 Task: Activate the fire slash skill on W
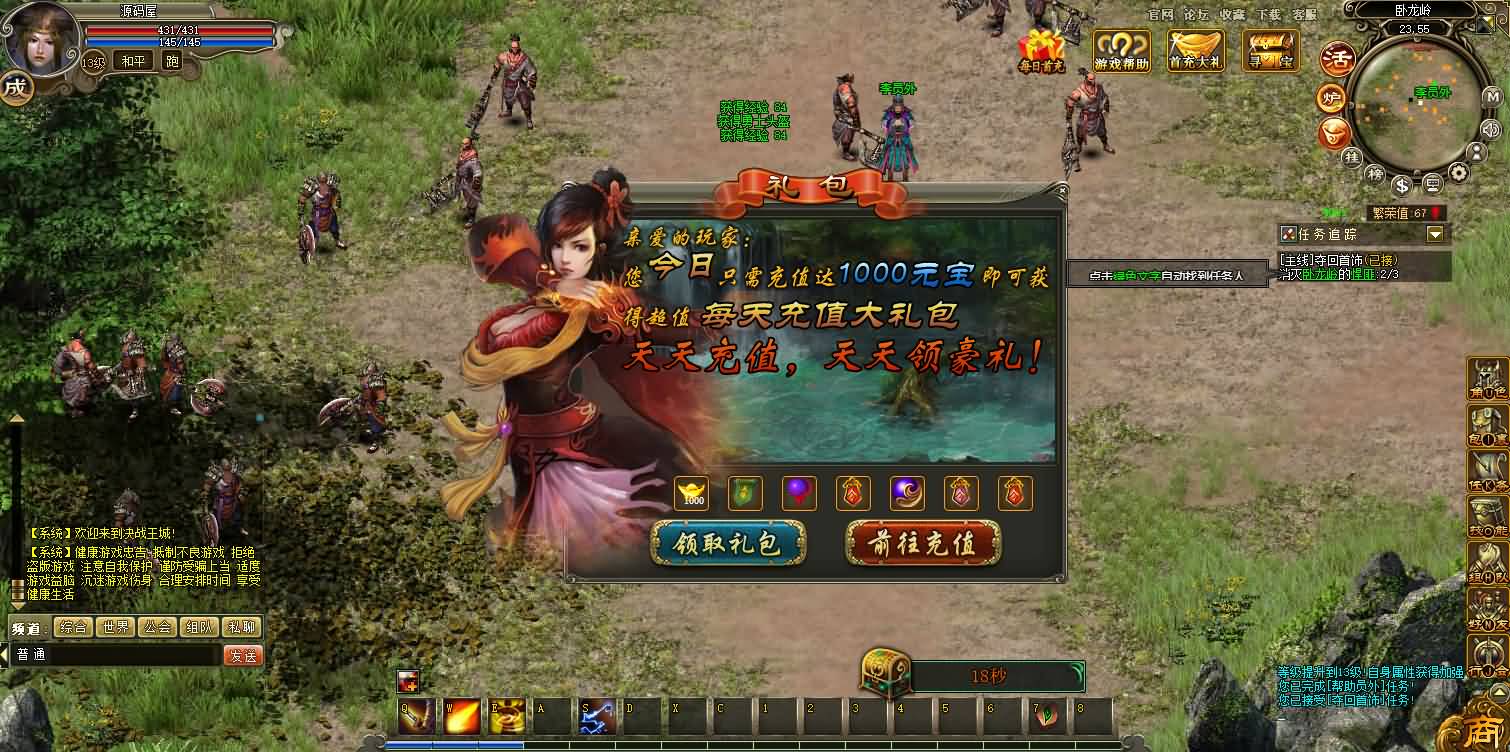click(462, 716)
